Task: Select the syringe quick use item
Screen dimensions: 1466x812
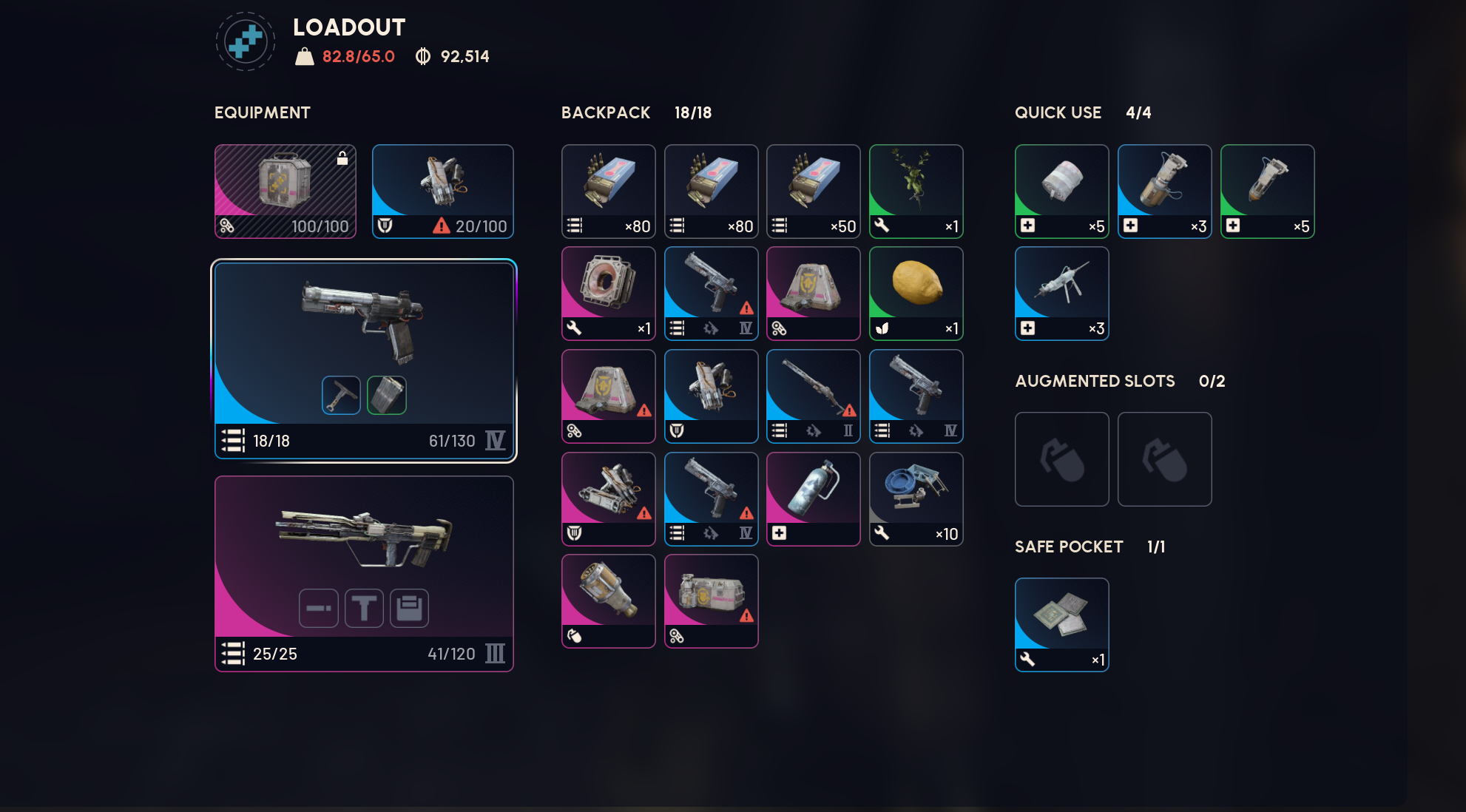Action: point(1061,293)
